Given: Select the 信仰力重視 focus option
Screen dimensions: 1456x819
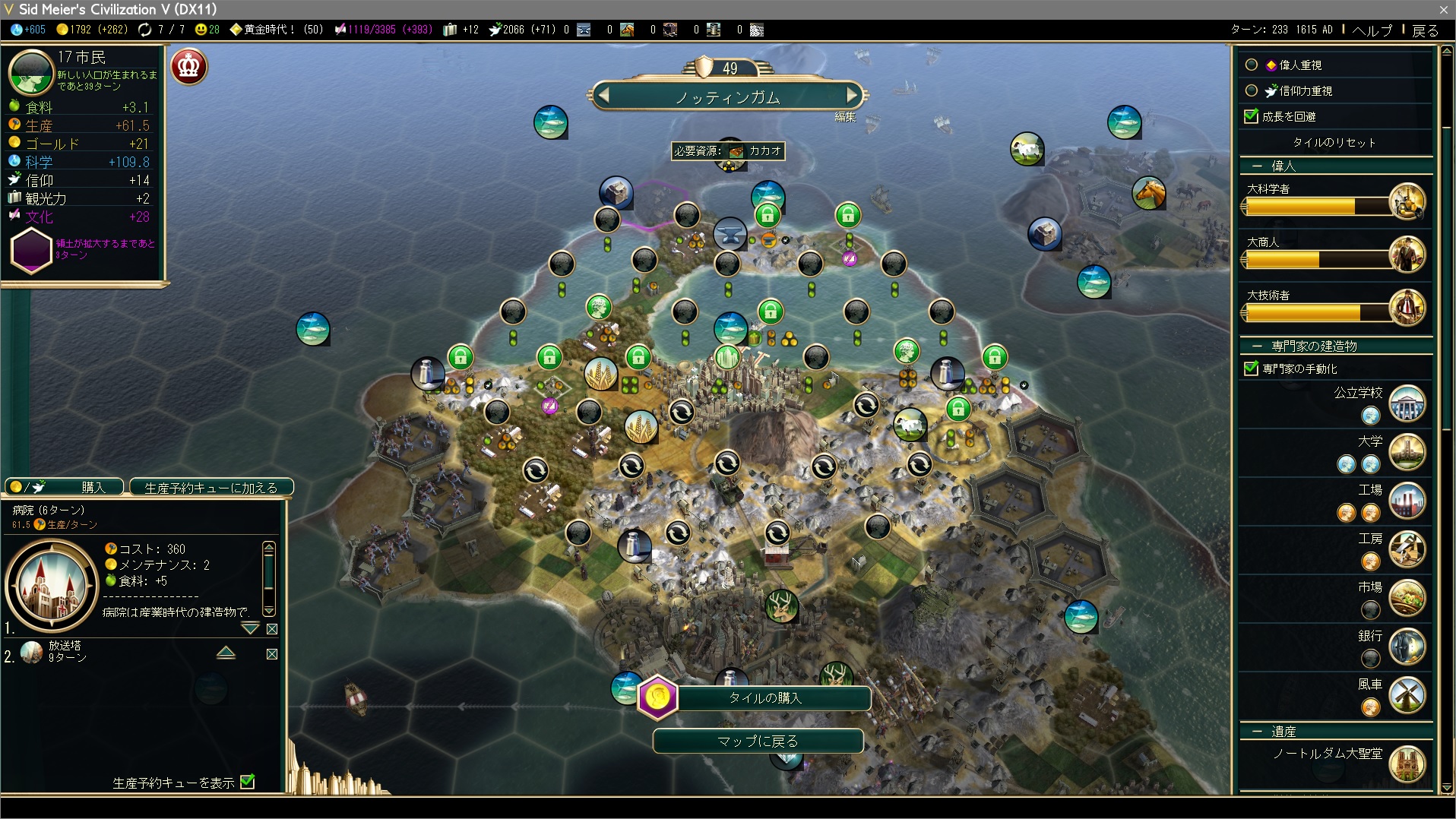Looking at the screenshot, I should (x=1252, y=90).
